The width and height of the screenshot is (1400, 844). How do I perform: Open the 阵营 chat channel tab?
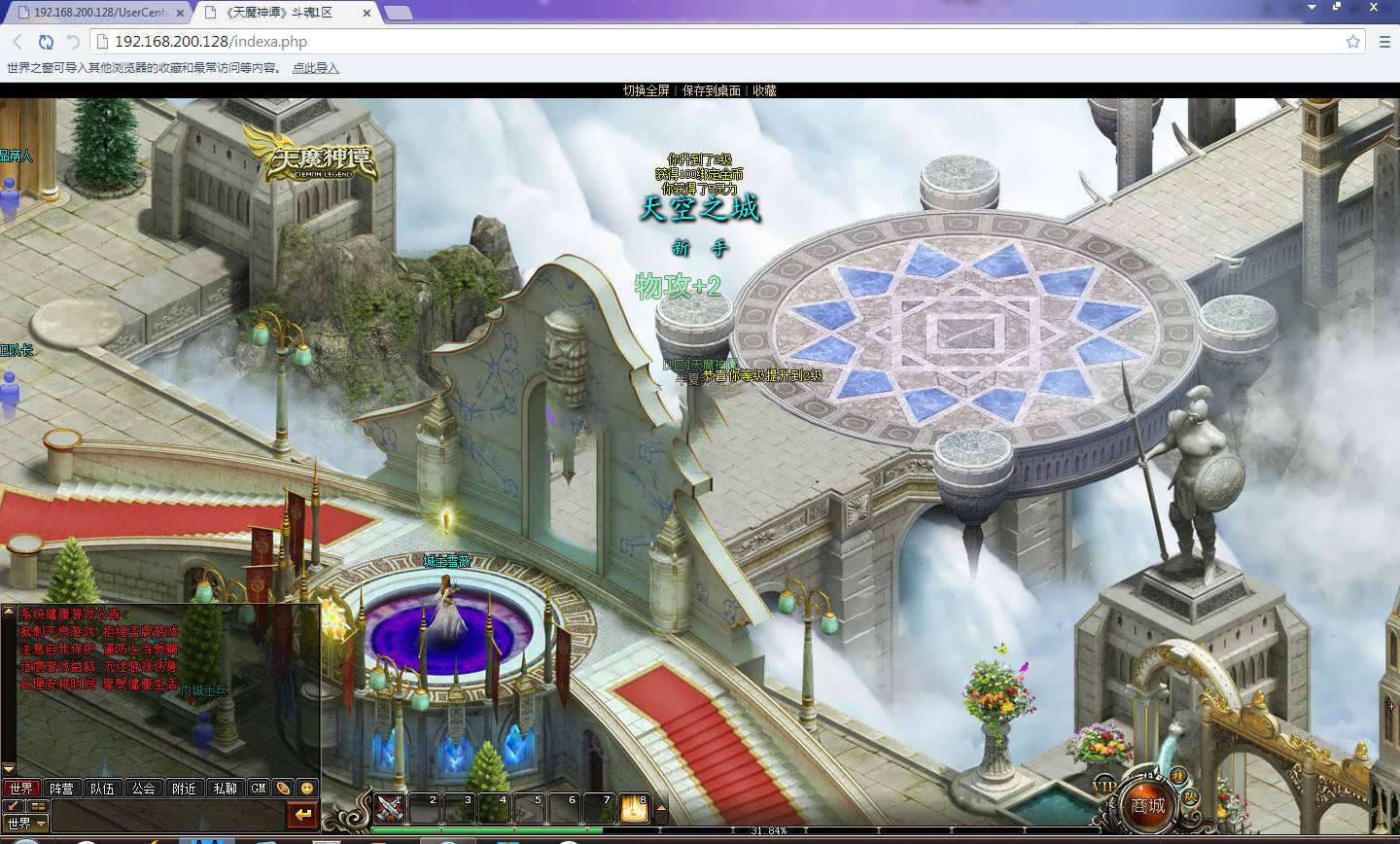coord(61,789)
